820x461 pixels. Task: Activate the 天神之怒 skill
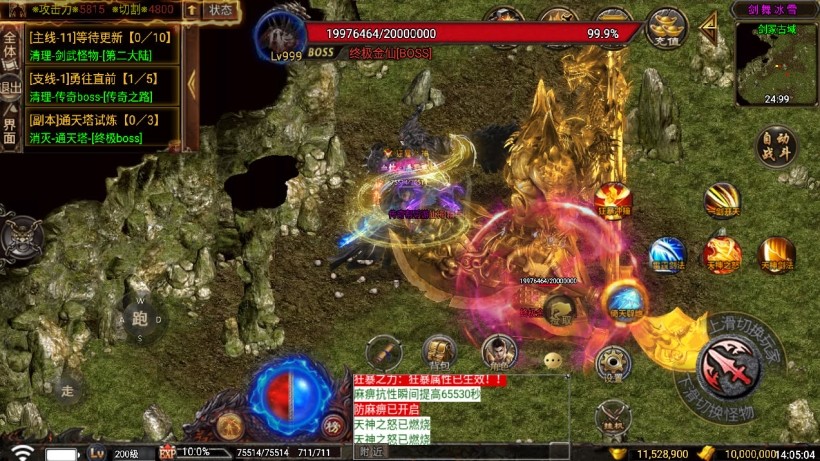[721, 255]
